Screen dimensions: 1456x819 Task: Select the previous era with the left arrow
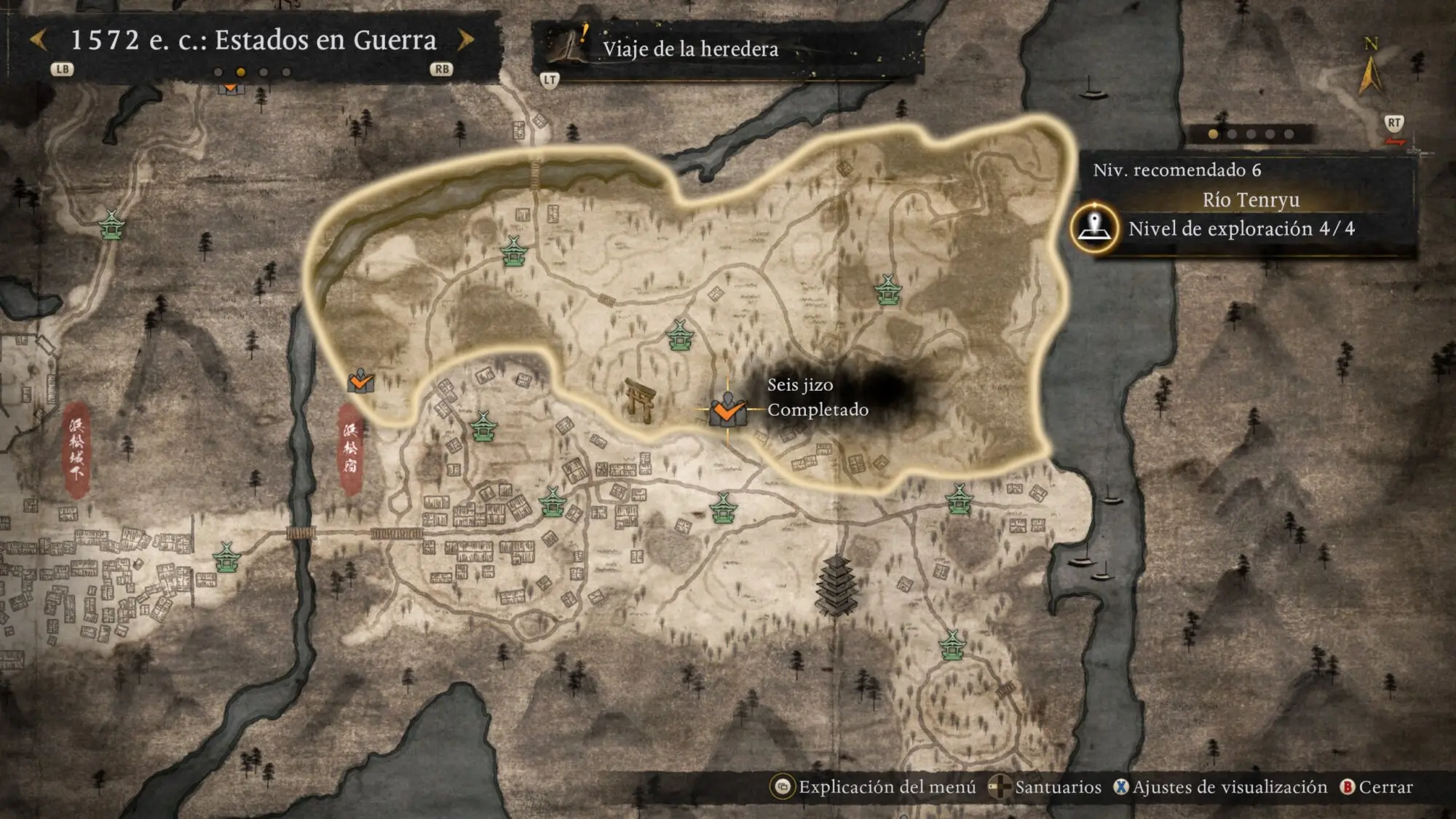point(39,40)
